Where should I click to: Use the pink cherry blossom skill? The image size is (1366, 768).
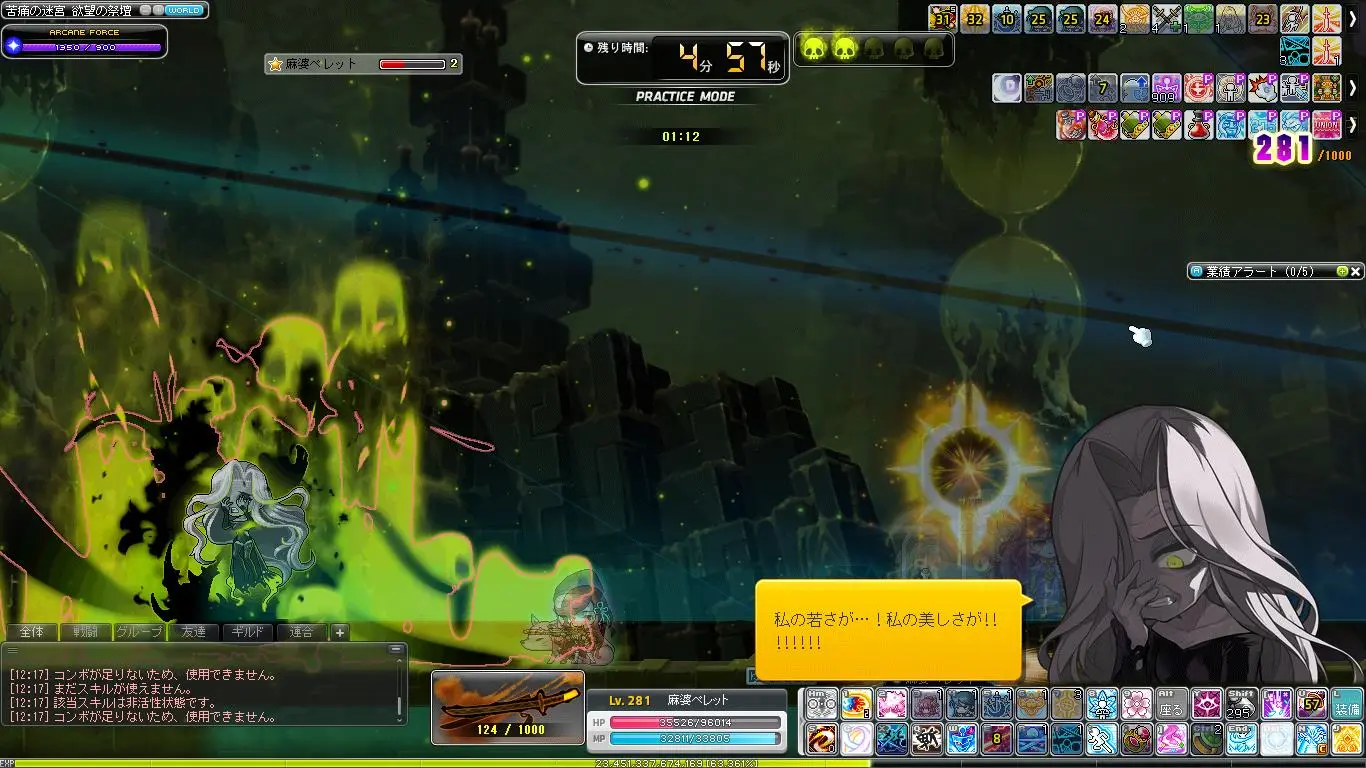click(1136, 704)
